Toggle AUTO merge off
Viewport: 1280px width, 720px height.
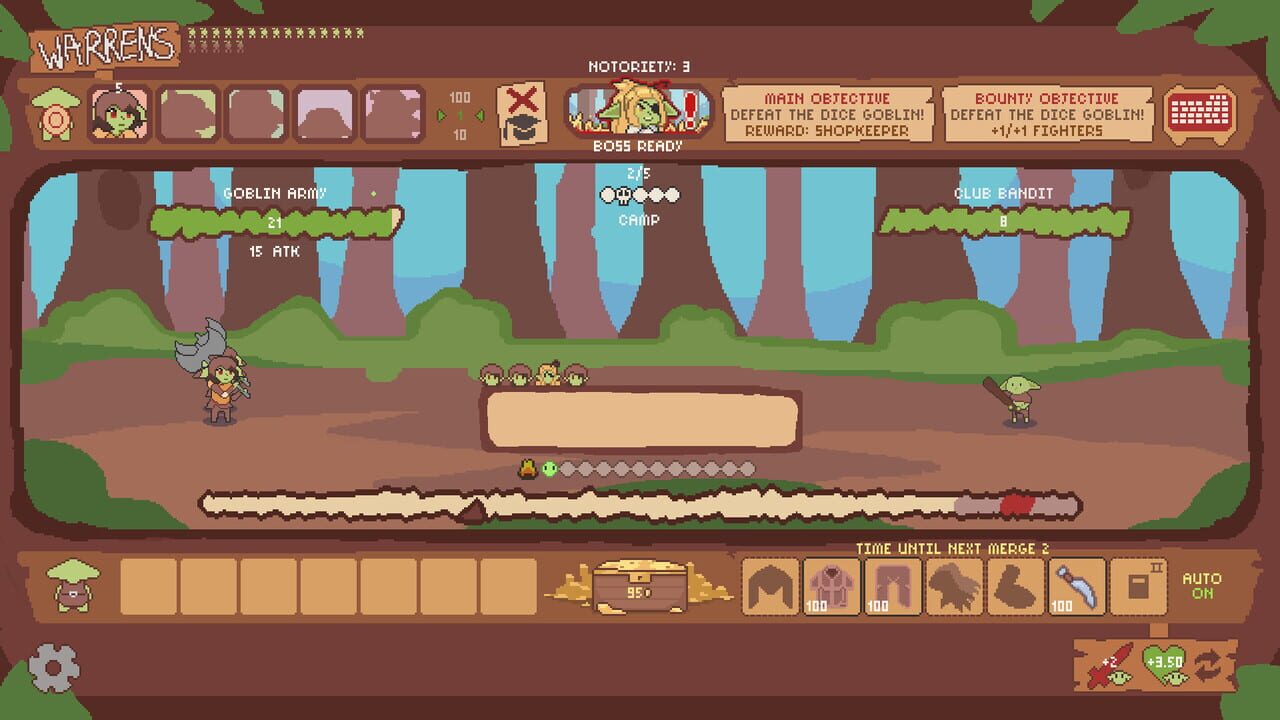pos(1205,585)
